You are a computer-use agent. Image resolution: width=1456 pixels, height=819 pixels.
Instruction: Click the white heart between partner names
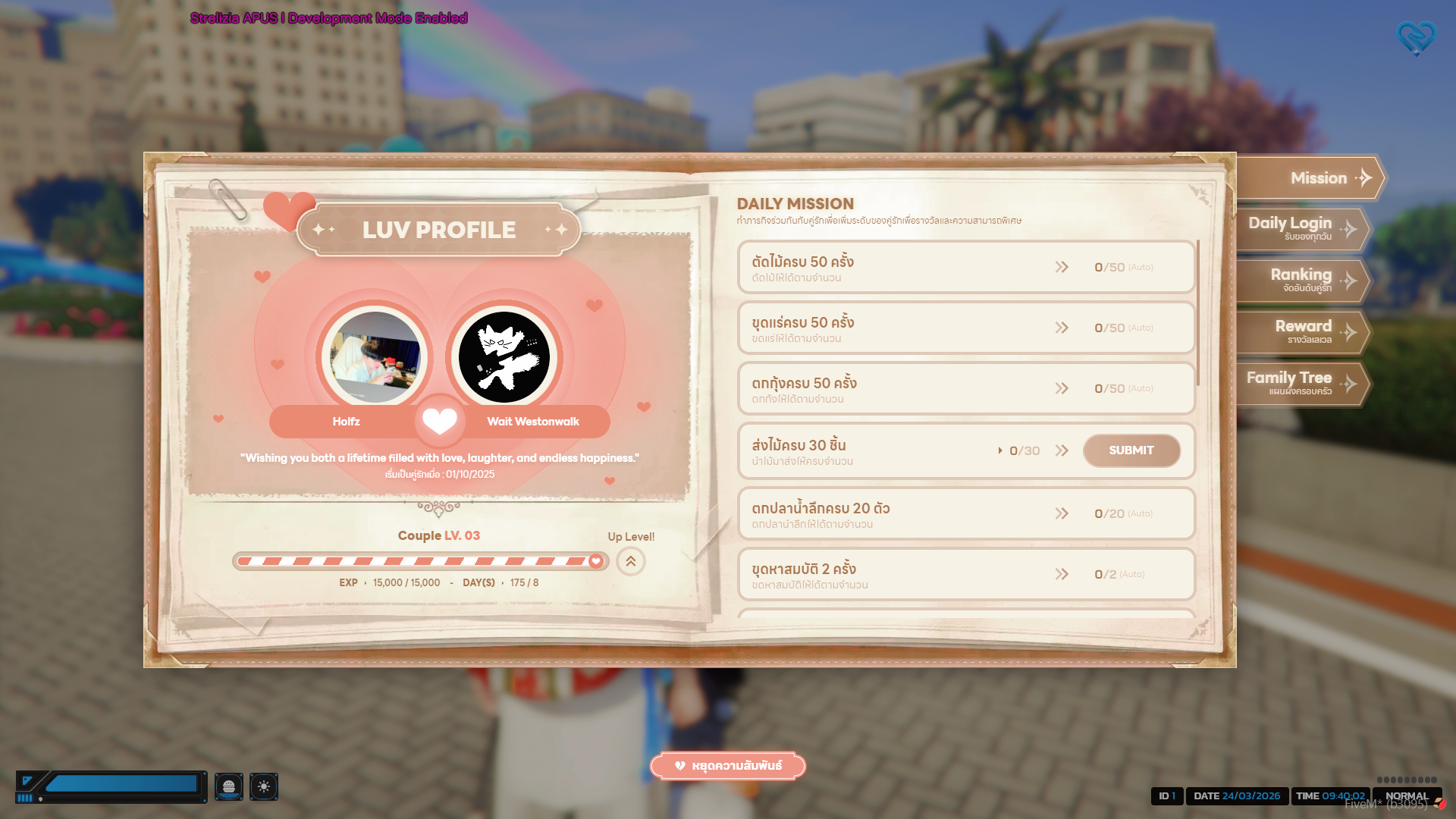pos(440,421)
